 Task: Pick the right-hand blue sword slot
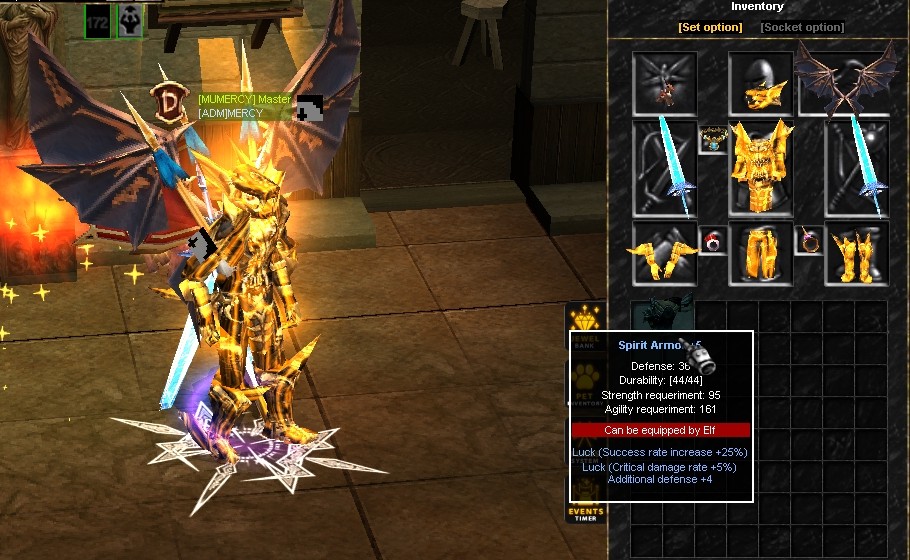pyautogui.click(x=857, y=167)
